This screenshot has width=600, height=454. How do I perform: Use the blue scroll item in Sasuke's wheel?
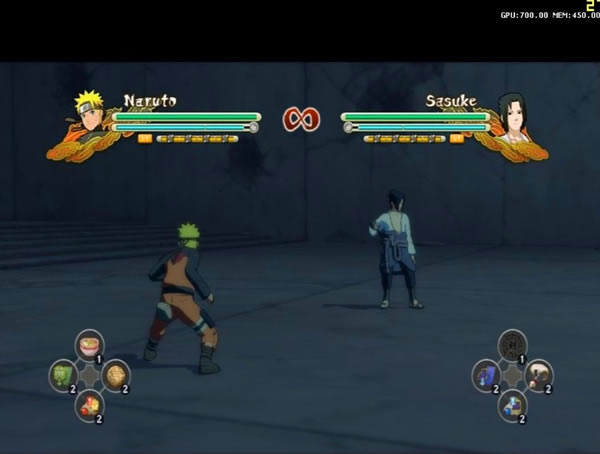487,375
